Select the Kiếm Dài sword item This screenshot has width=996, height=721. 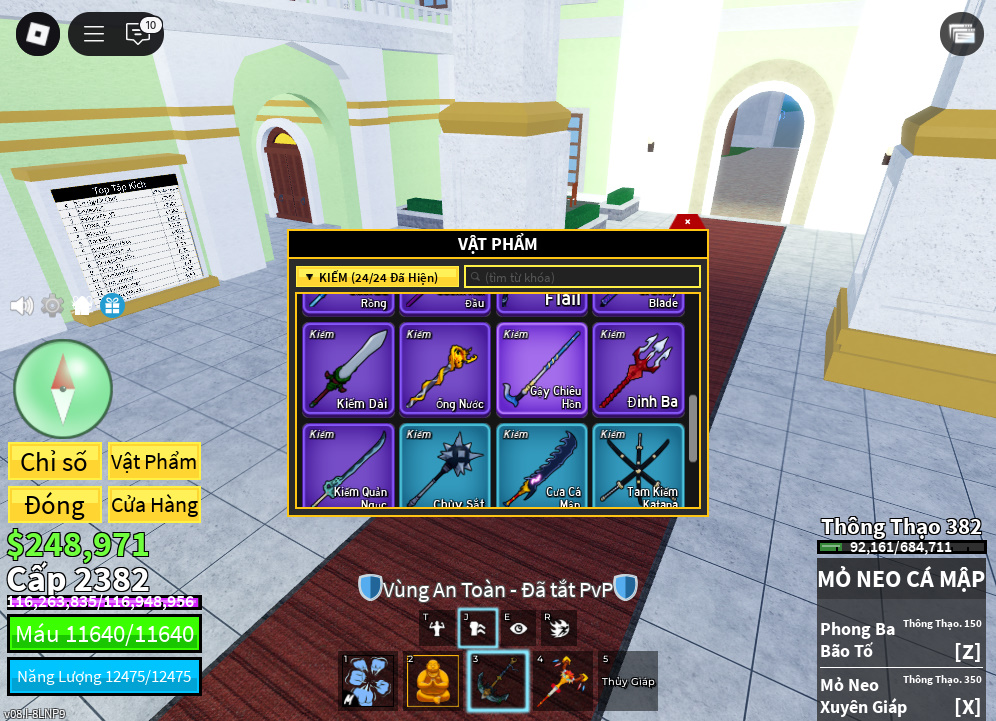tap(347, 368)
